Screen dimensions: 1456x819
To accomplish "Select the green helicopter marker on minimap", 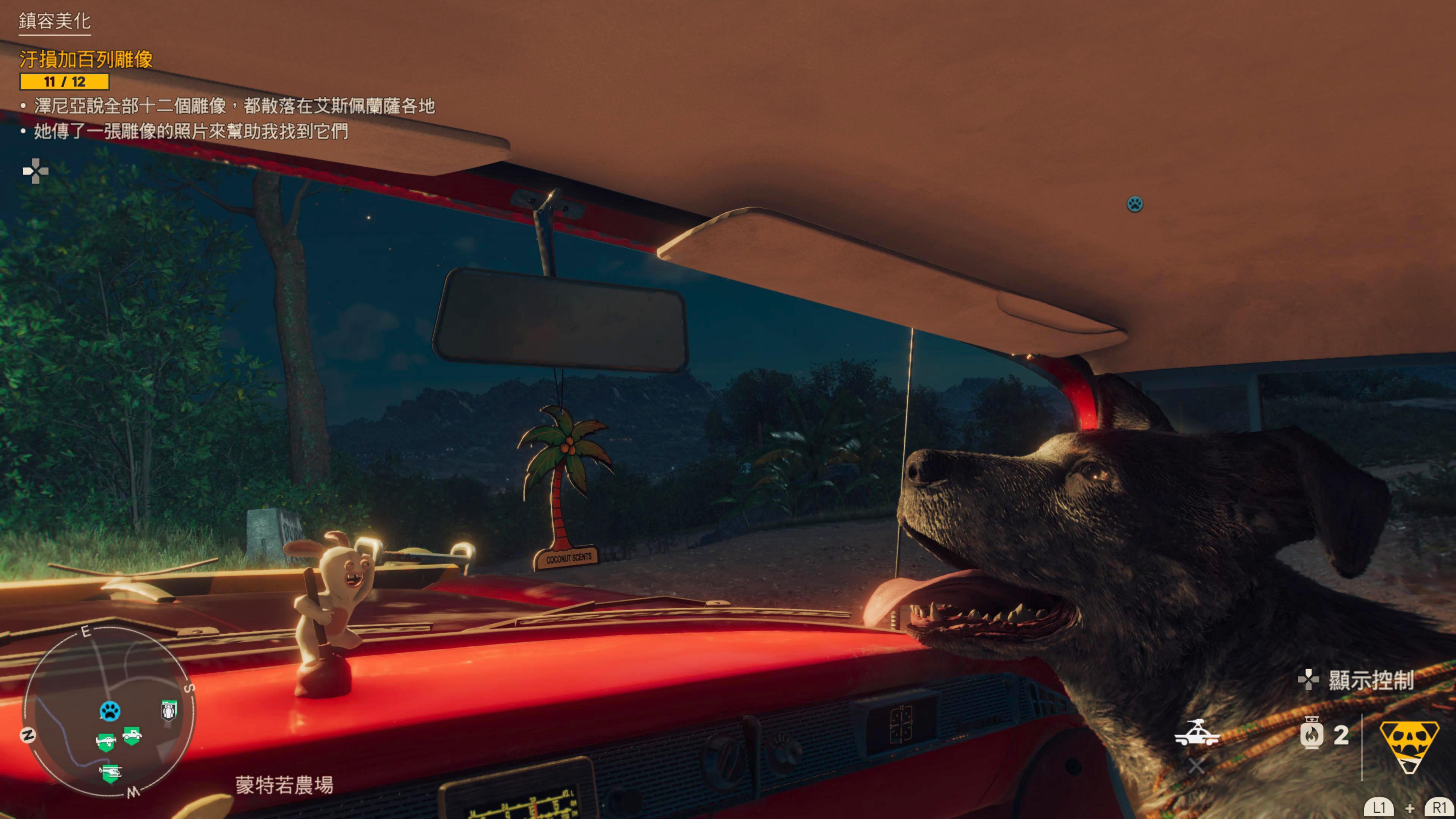I will click(x=111, y=772).
